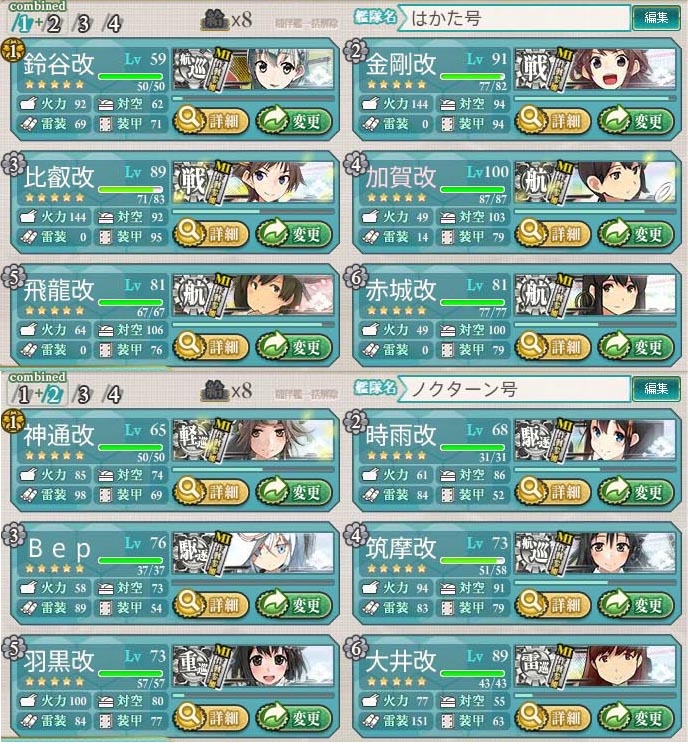The height and width of the screenshot is (744, 688).
Task: Swap 比叡改 using 変更 button
Action: pyautogui.click(x=295, y=234)
